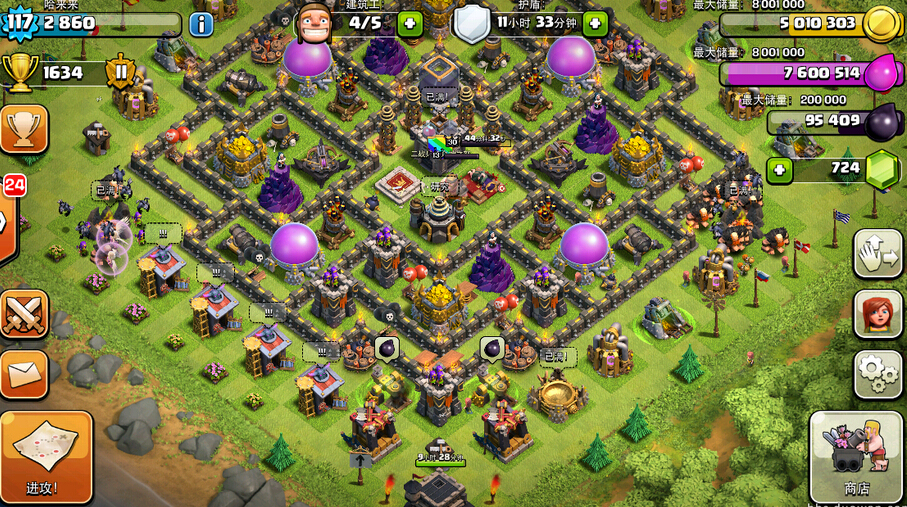
Task: Open the gear settings button
Action: [x=877, y=374]
